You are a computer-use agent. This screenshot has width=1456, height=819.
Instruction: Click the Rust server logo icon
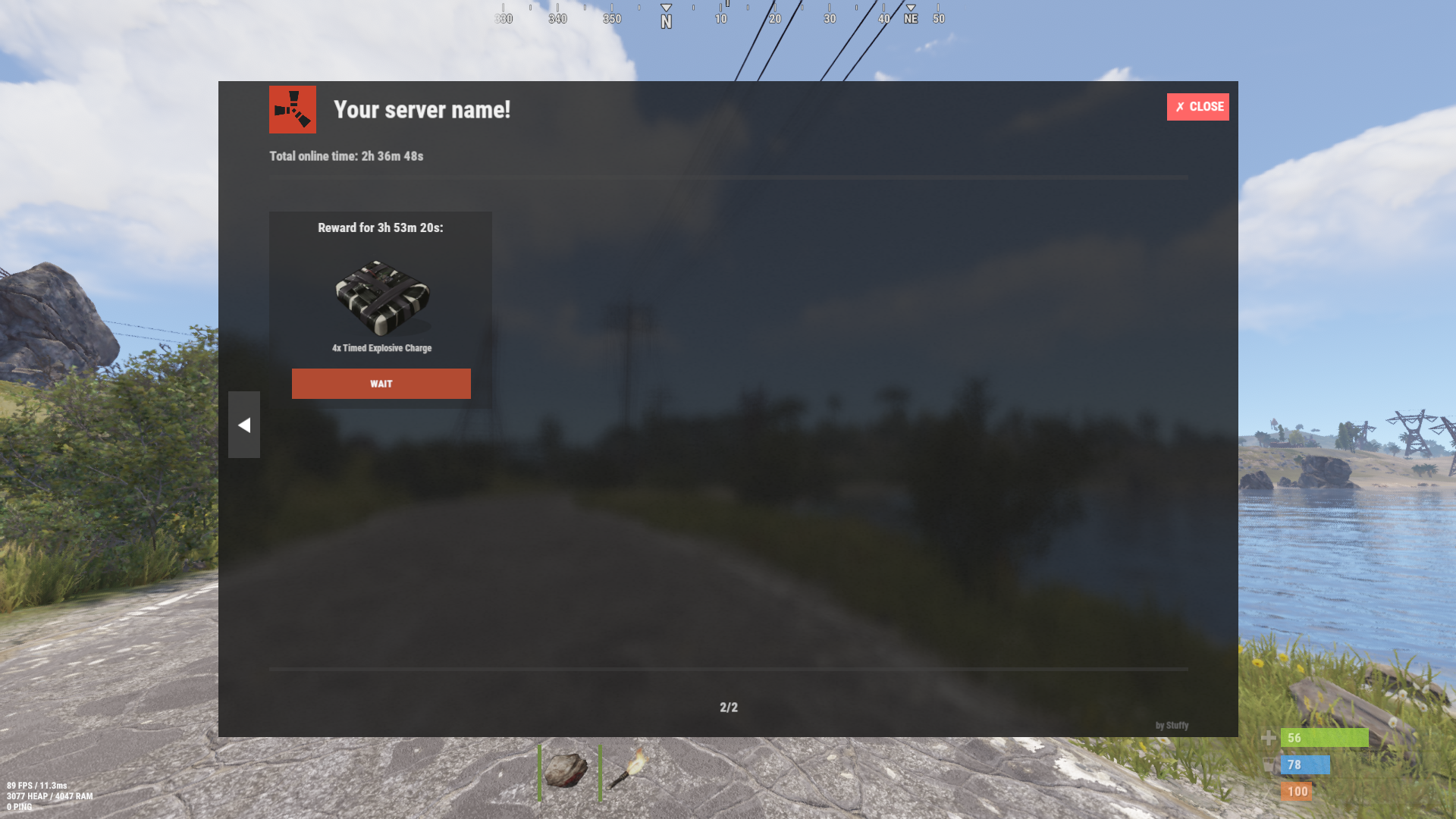pyautogui.click(x=293, y=110)
